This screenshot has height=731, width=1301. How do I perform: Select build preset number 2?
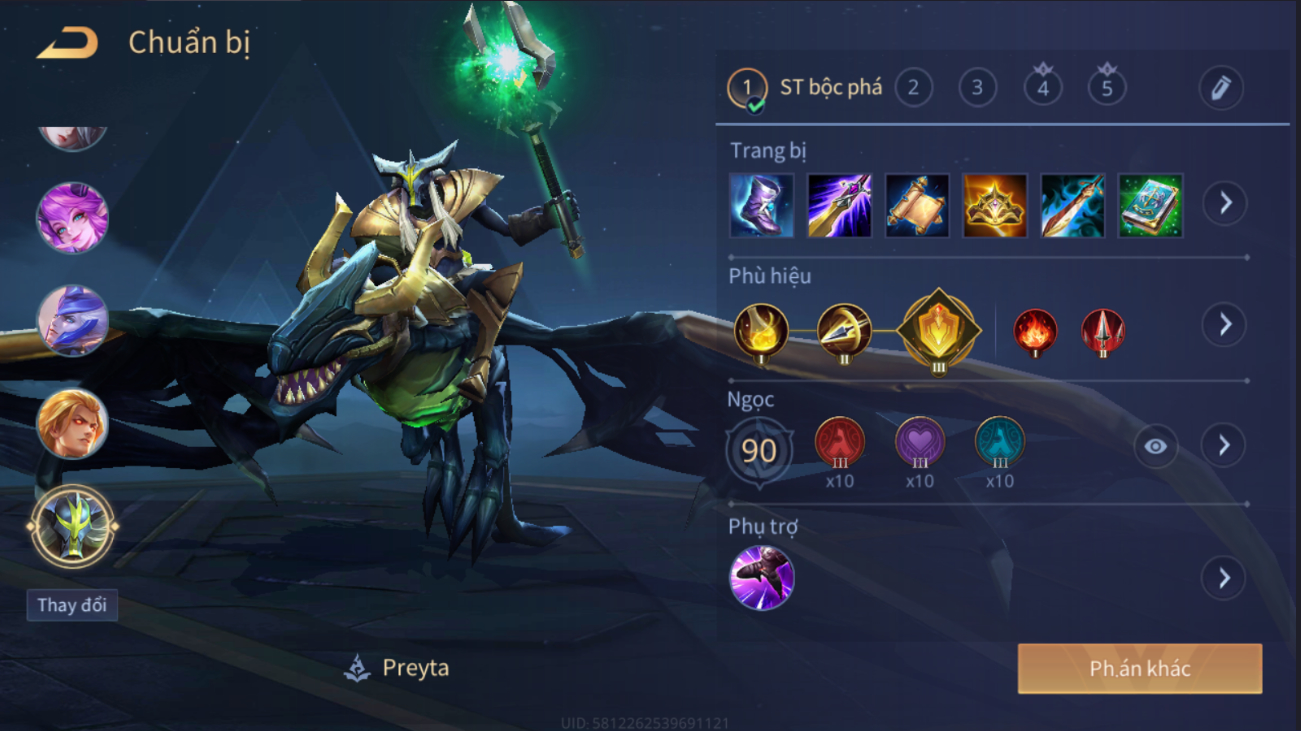[913, 88]
